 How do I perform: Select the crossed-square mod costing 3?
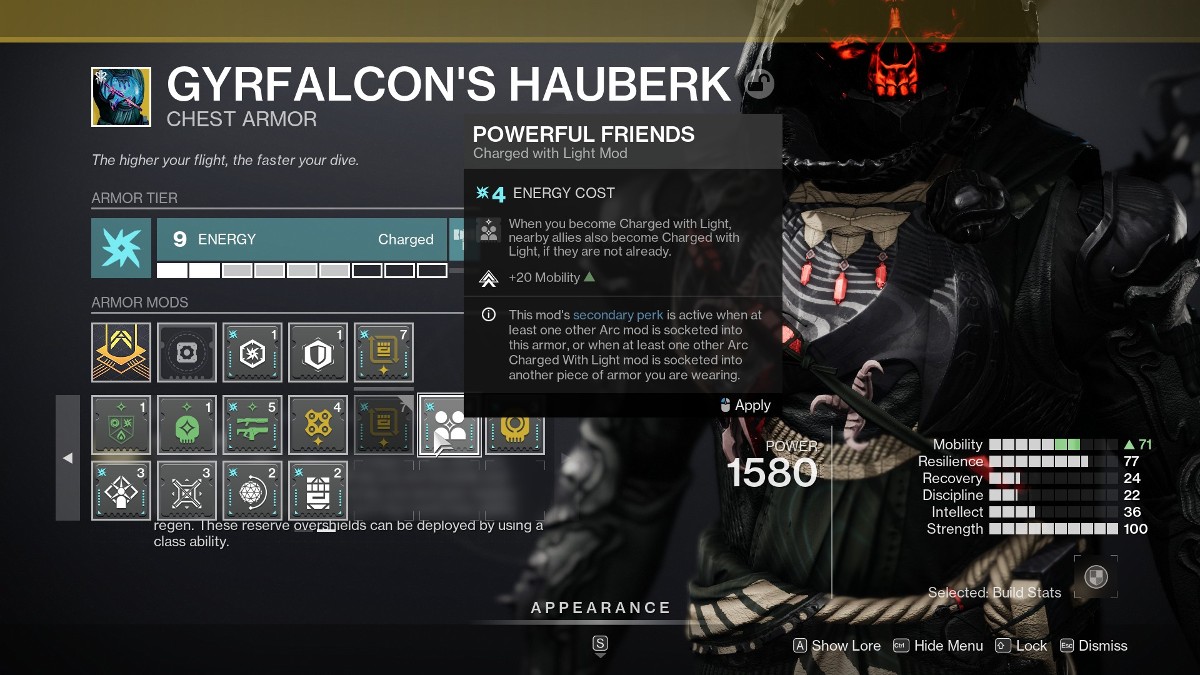pyautogui.click(x=187, y=490)
